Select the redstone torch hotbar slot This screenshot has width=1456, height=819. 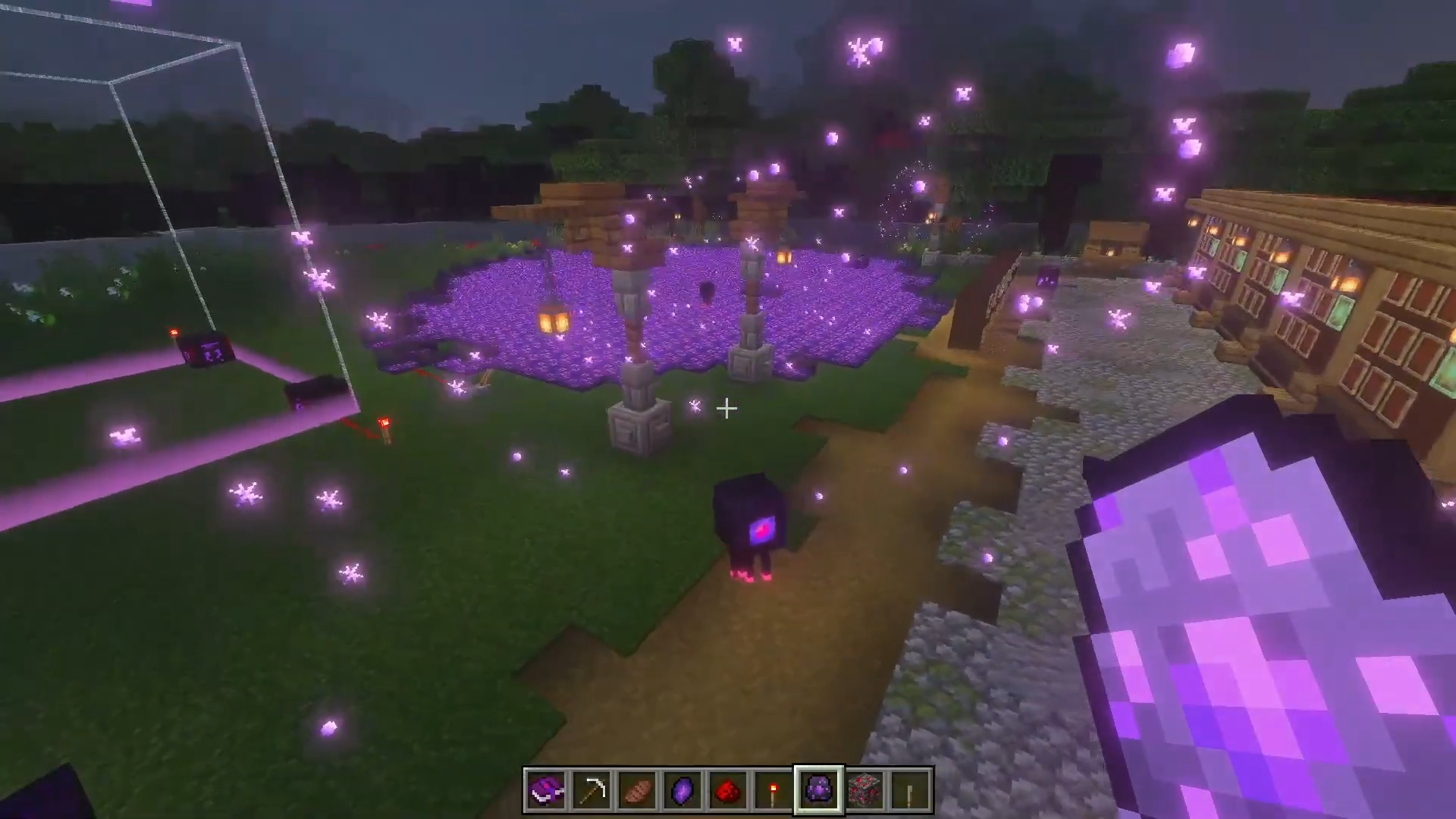click(x=773, y=791)
